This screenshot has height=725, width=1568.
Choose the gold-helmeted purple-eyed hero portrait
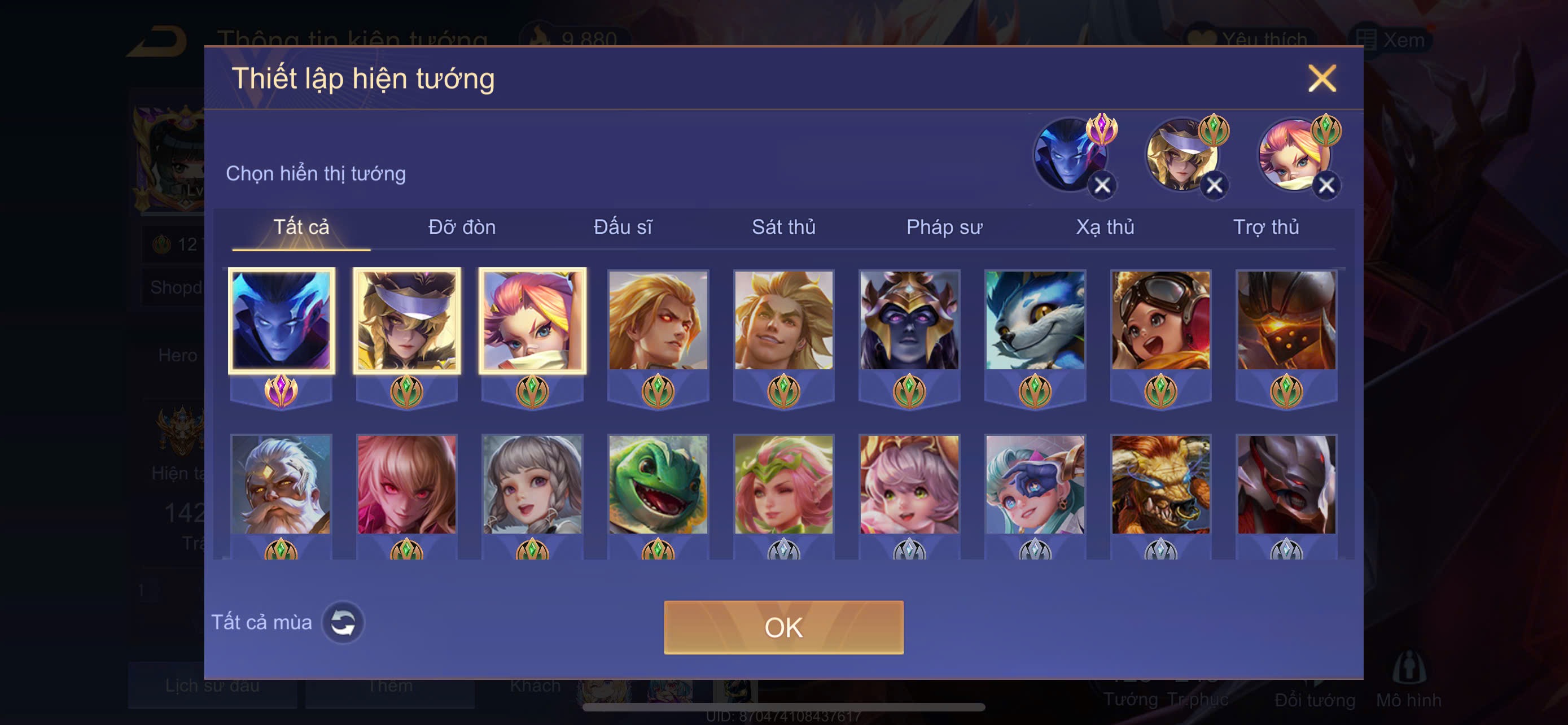pyautogui.click(x=909, y=320)
